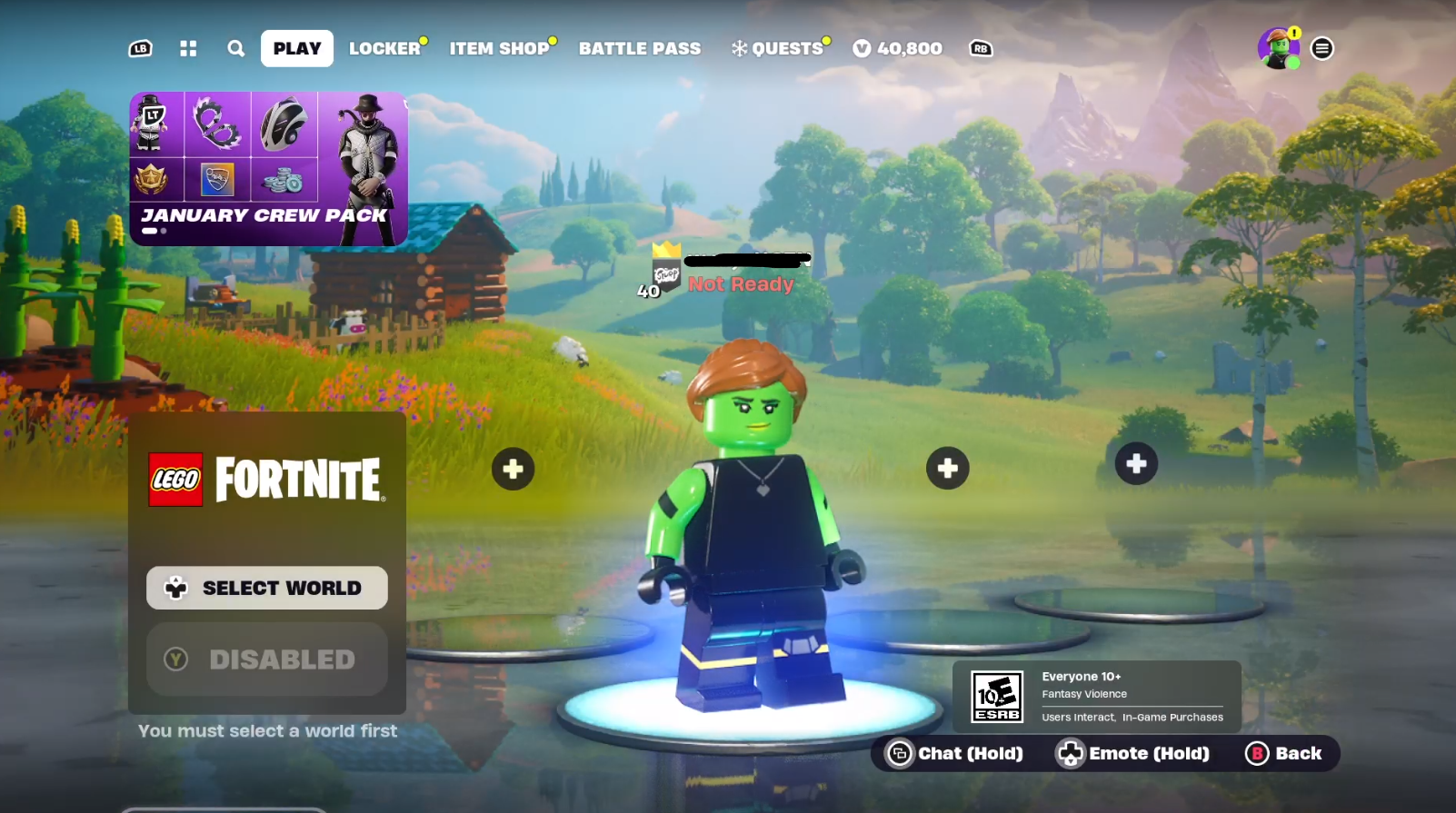Switch to the Play tab

[x=296, y=49]
